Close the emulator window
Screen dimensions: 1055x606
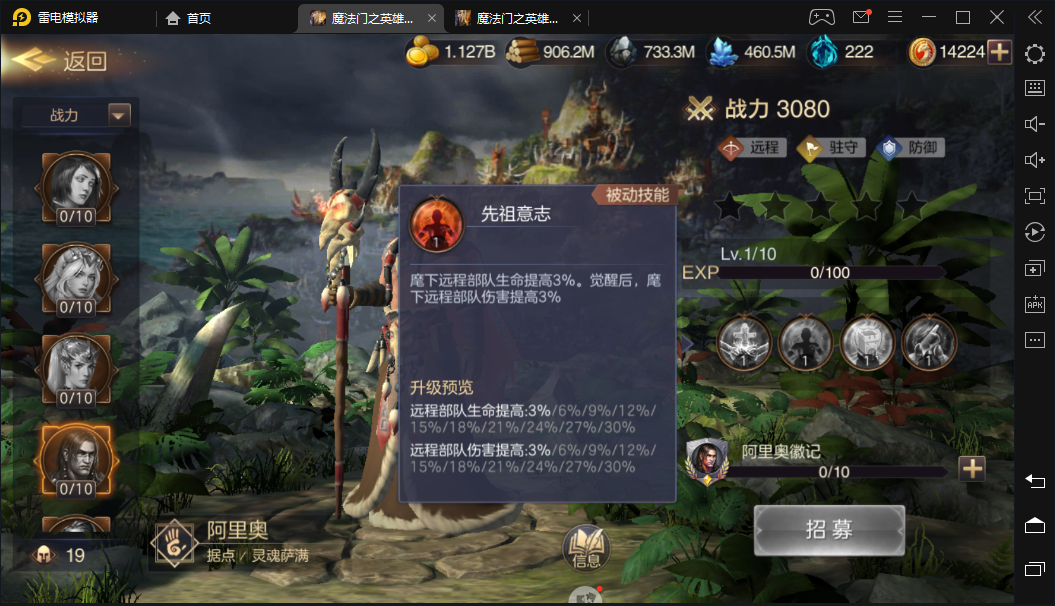[997, 17]
